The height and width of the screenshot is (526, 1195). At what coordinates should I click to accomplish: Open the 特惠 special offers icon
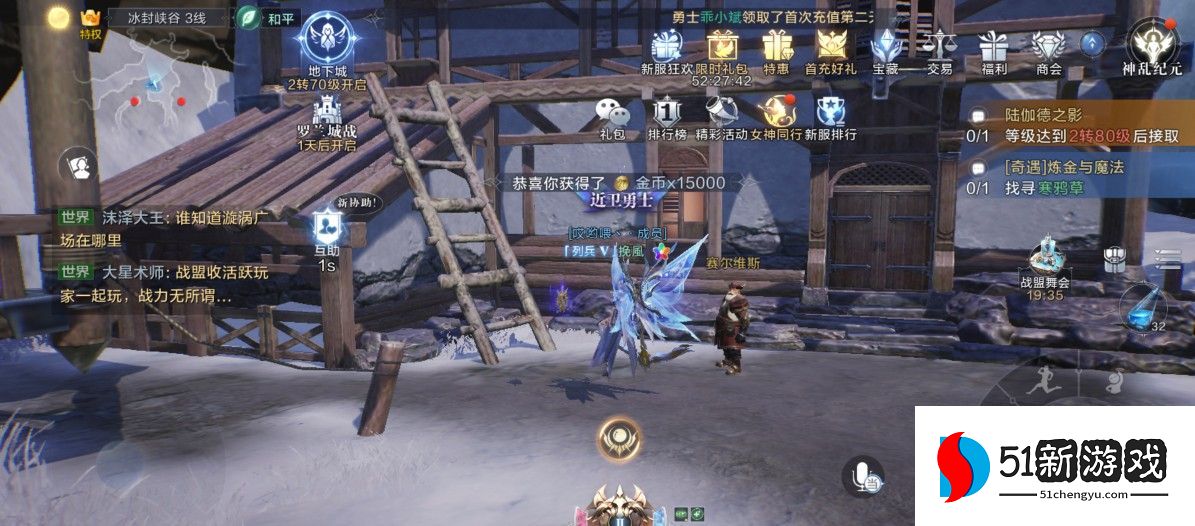(x=776, y=46)
